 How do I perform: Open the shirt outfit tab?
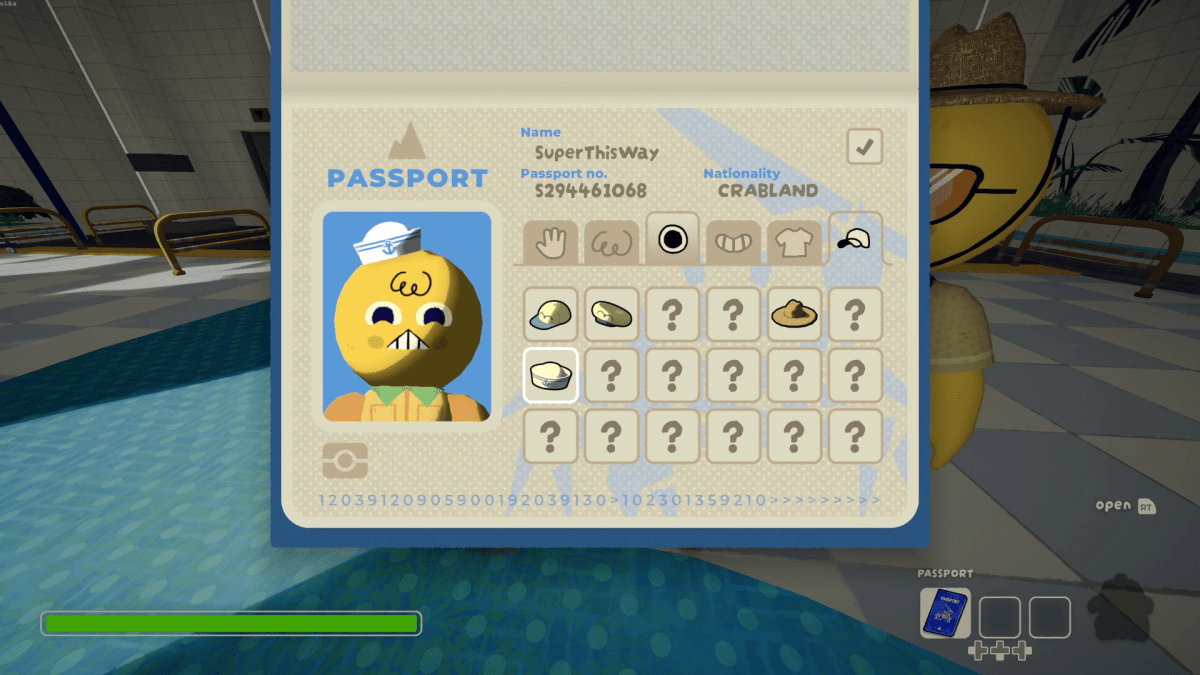[x=794, y=243]
